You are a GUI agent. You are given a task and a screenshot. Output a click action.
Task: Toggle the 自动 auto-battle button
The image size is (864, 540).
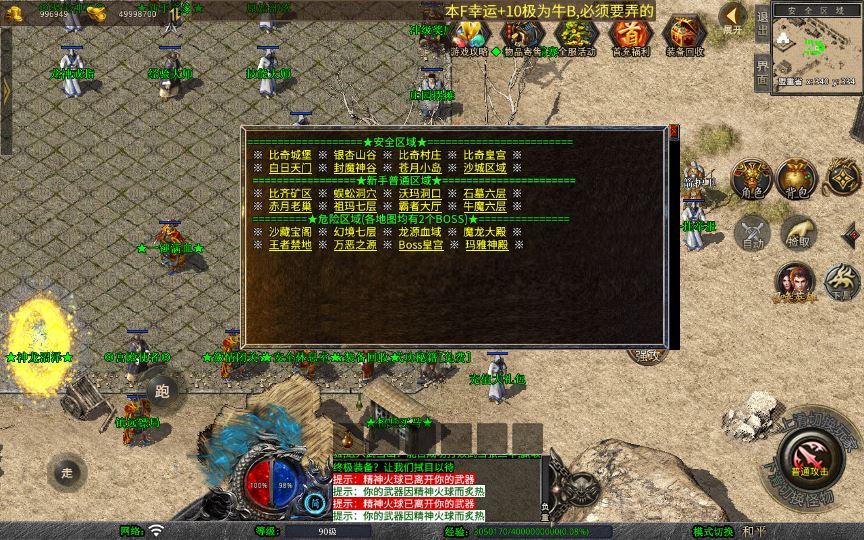(750, 232)
